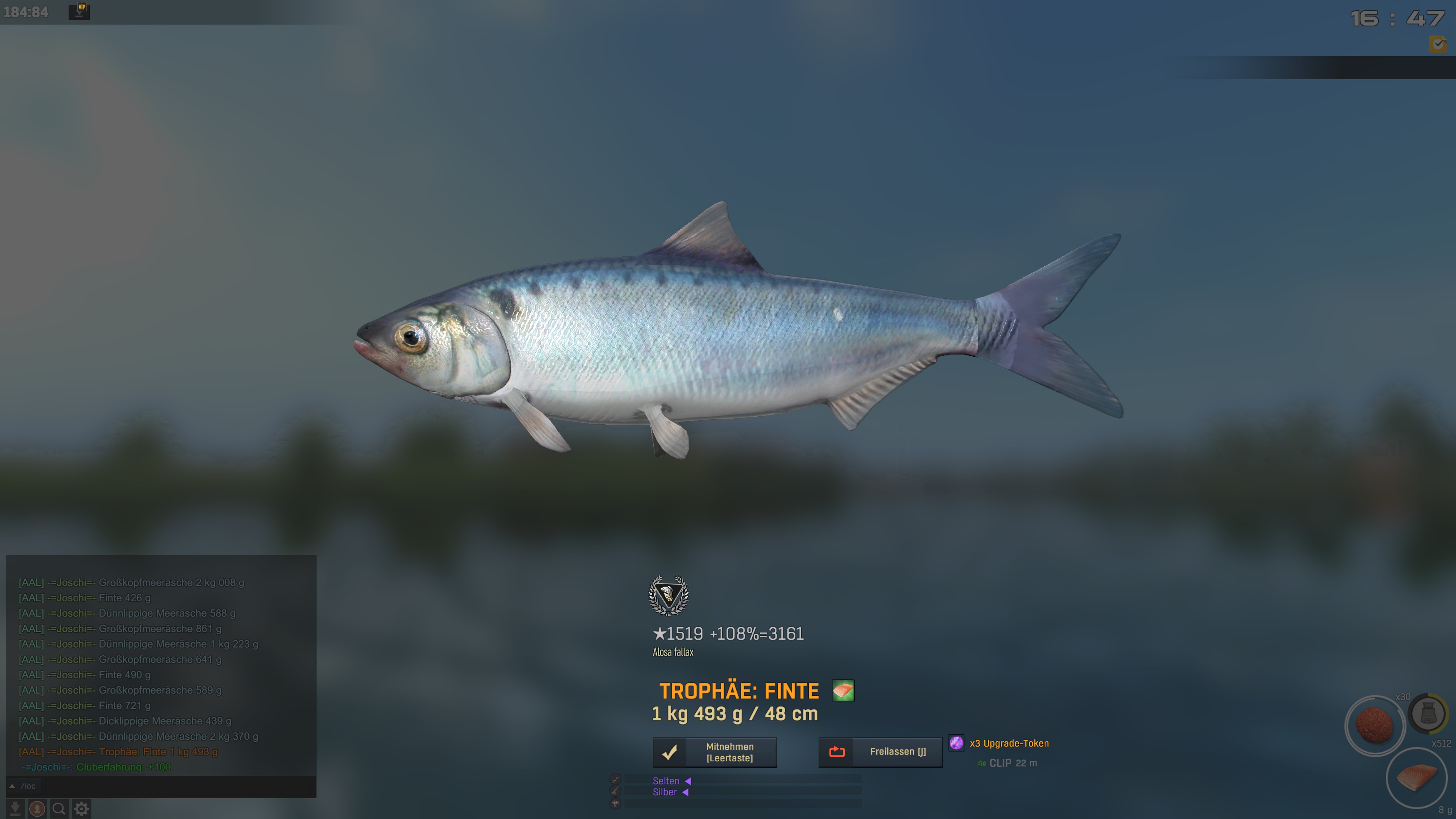The height and width of the screenshot is (819, 1456).
Task: Release the fish with Freilassen
Action: [880, 752]
